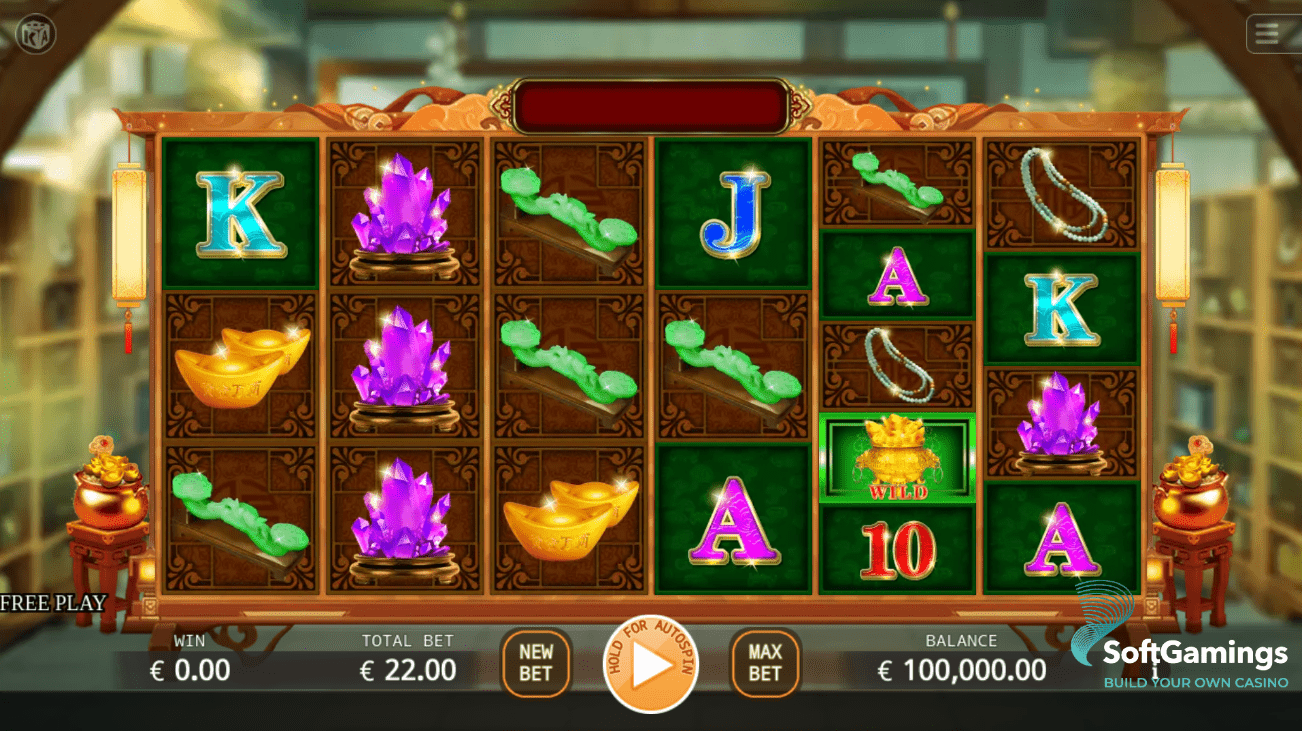Click the blue J symbol on reel four
1302x731 pixels.
point(733,212)
